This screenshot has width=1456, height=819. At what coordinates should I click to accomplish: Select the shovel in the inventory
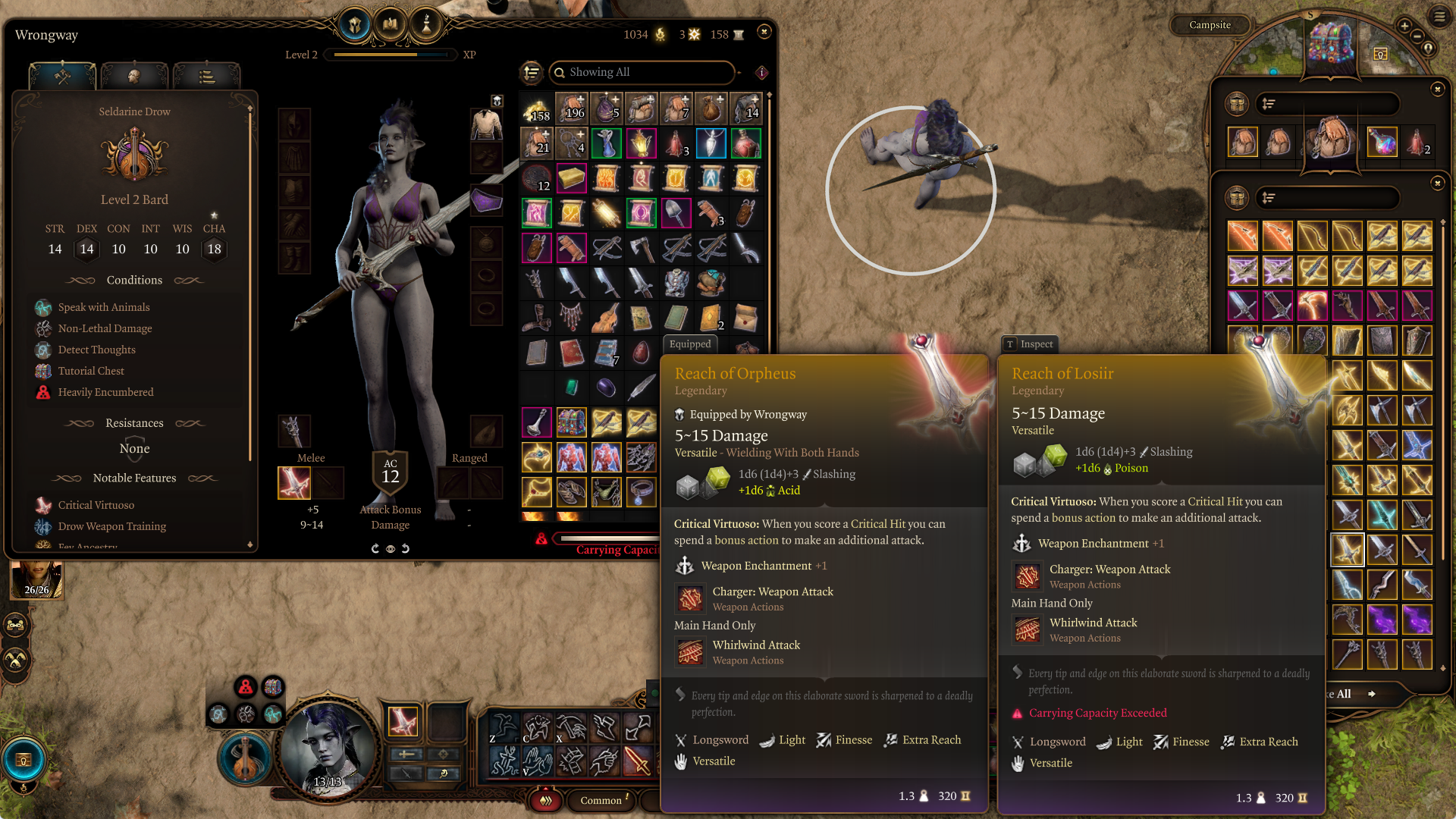[x=676, y=213]
